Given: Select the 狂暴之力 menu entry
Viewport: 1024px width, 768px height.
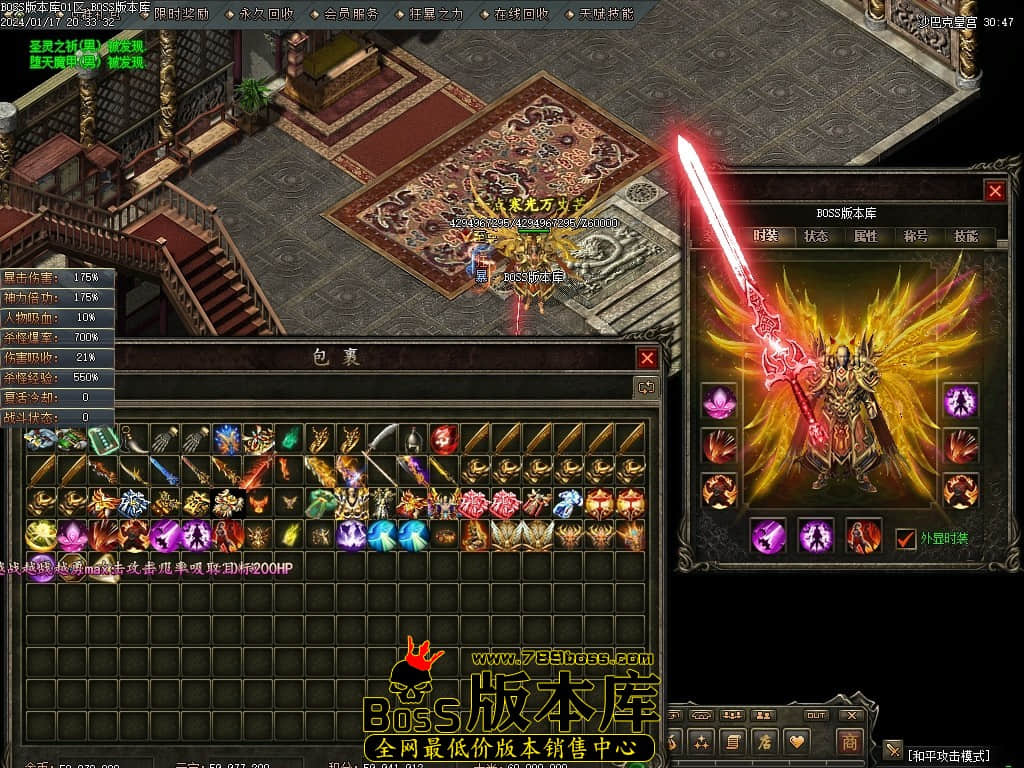Looking at the screenshot, I should tap(437, 14).
